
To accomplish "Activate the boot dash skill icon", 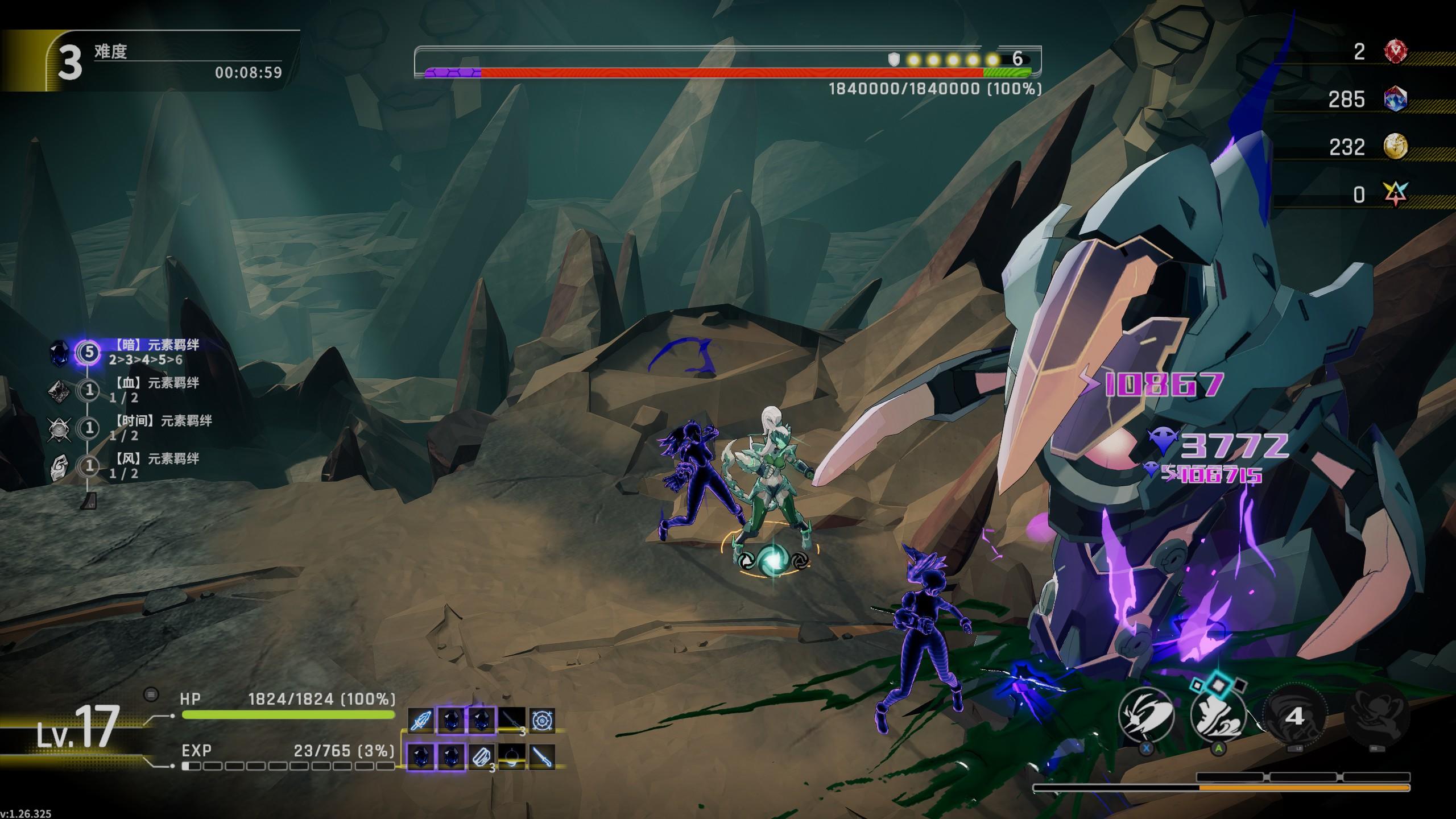I will coord(1218,715).
